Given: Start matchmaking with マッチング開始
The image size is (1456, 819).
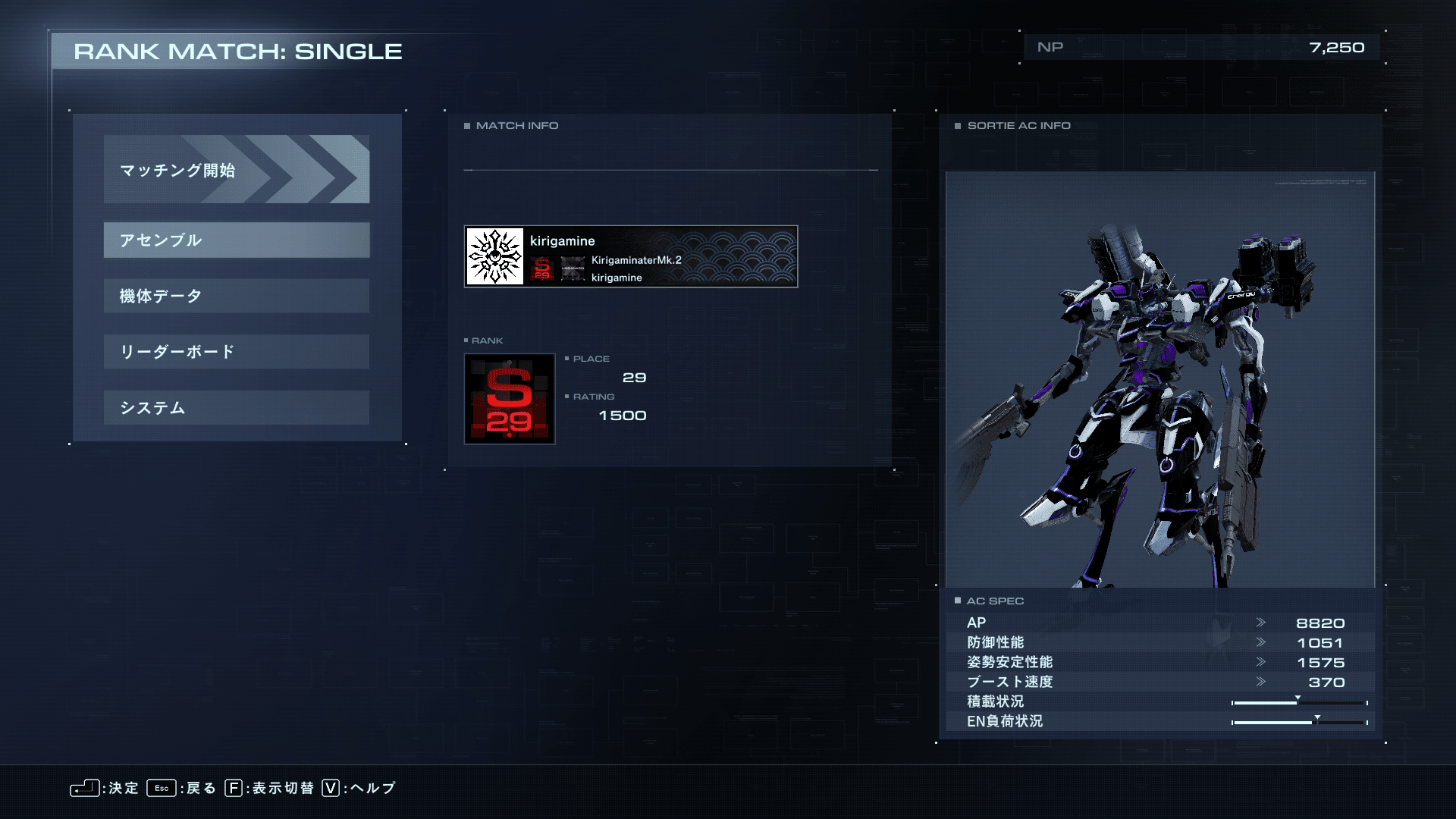Looking at the screenshot, I should pyautogui.click(x=236, y=169).
